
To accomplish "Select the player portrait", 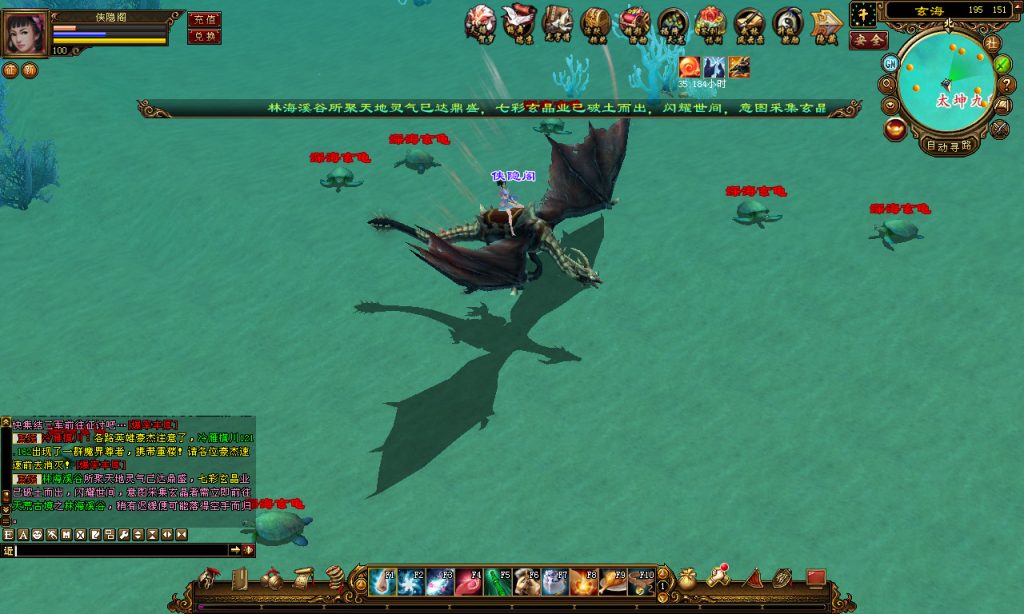I will pyautogui.click(x=25, y=34).
